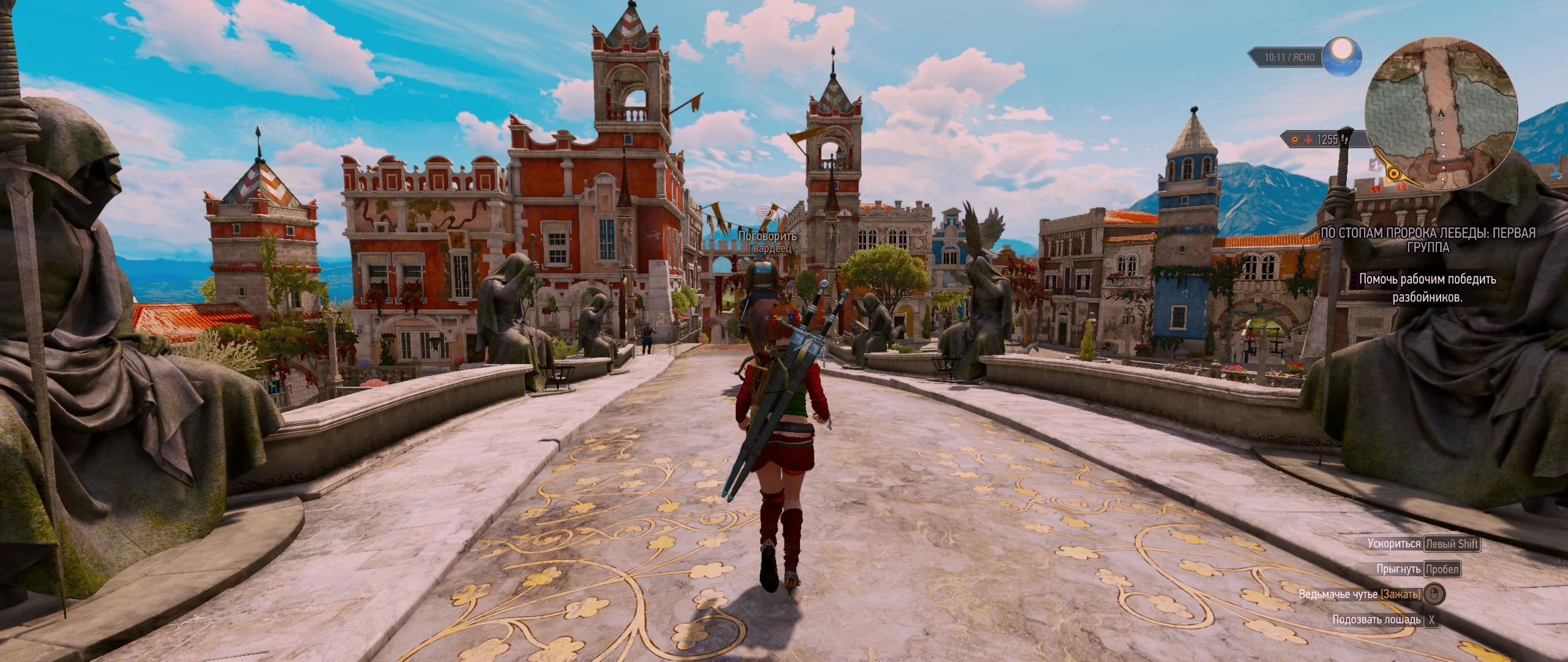Click the crown total reading 1255
This screenshot has height=662, width=1568.
pos(1328,140)
